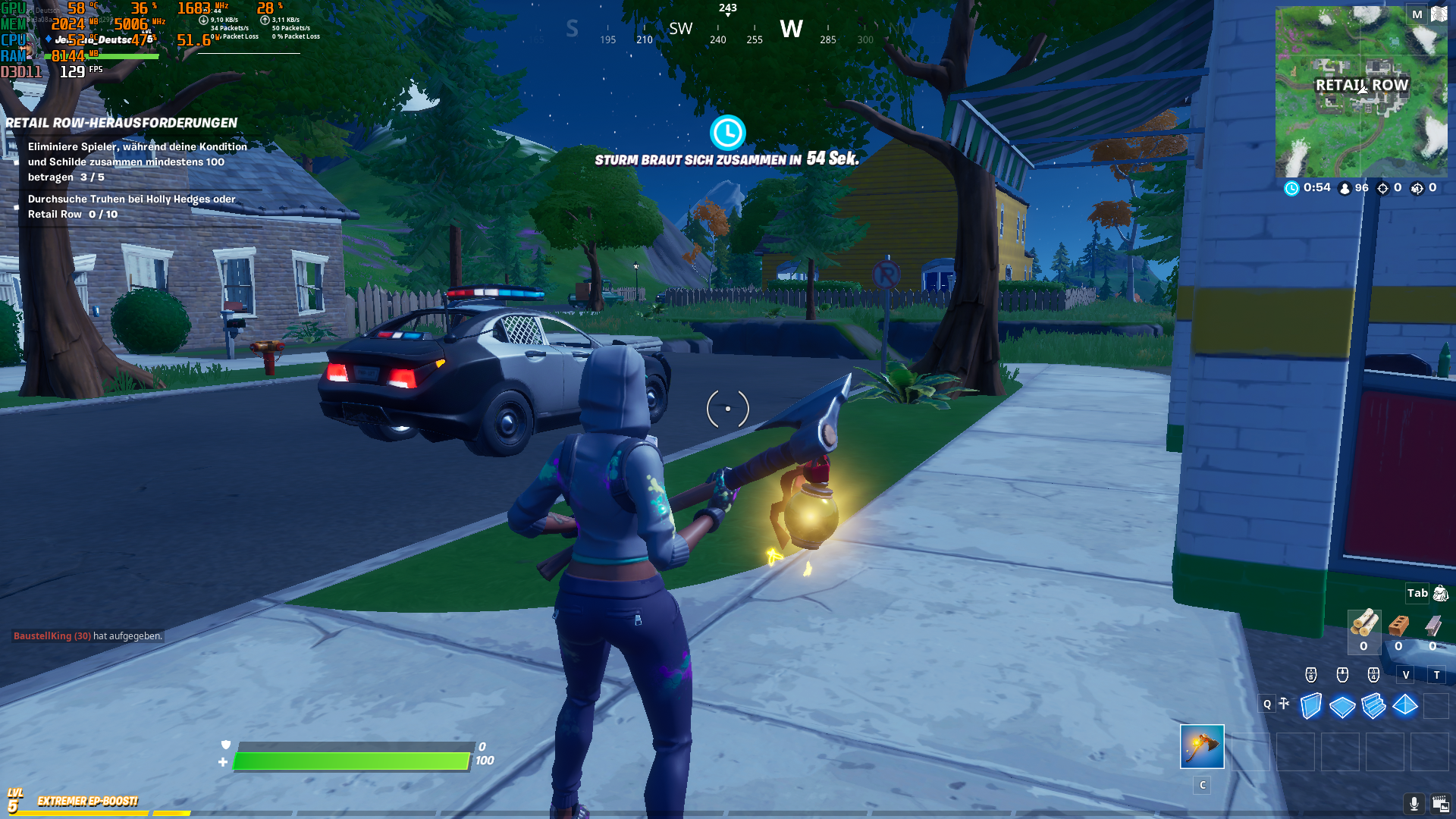This screenshot has height=819, width=1456.
Task: Click the backpack icon next to Tab
Action: [x=1440, y=594]
